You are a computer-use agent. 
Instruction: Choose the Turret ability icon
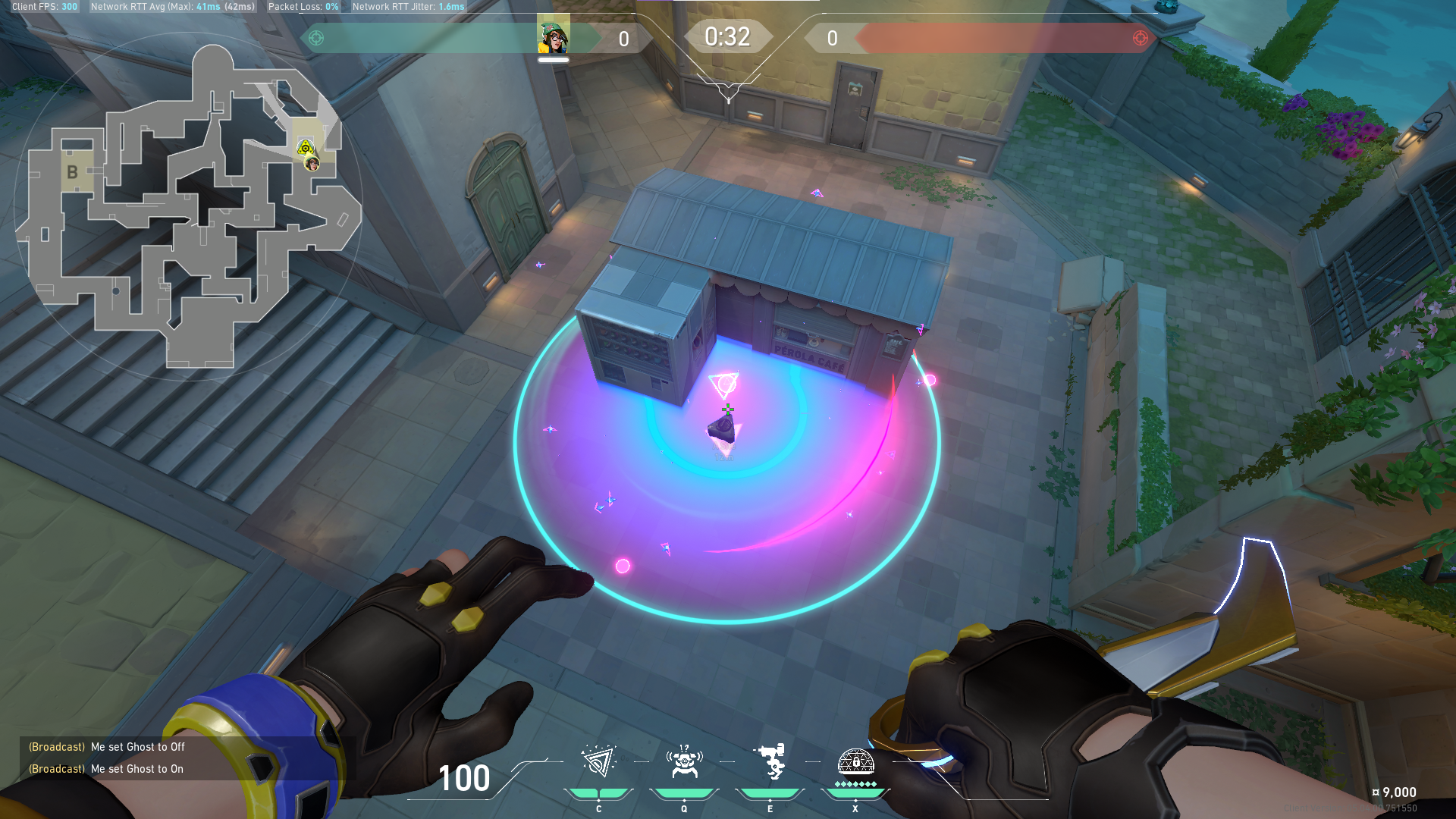[x=770, y=762]
